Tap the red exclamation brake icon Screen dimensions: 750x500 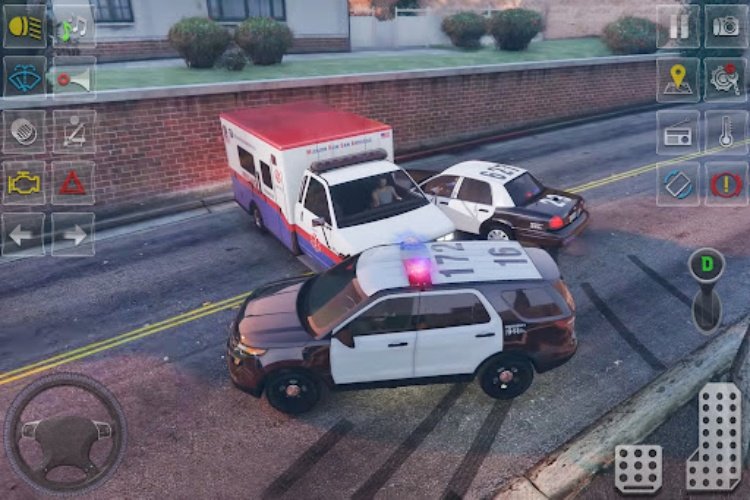point(726,184)
